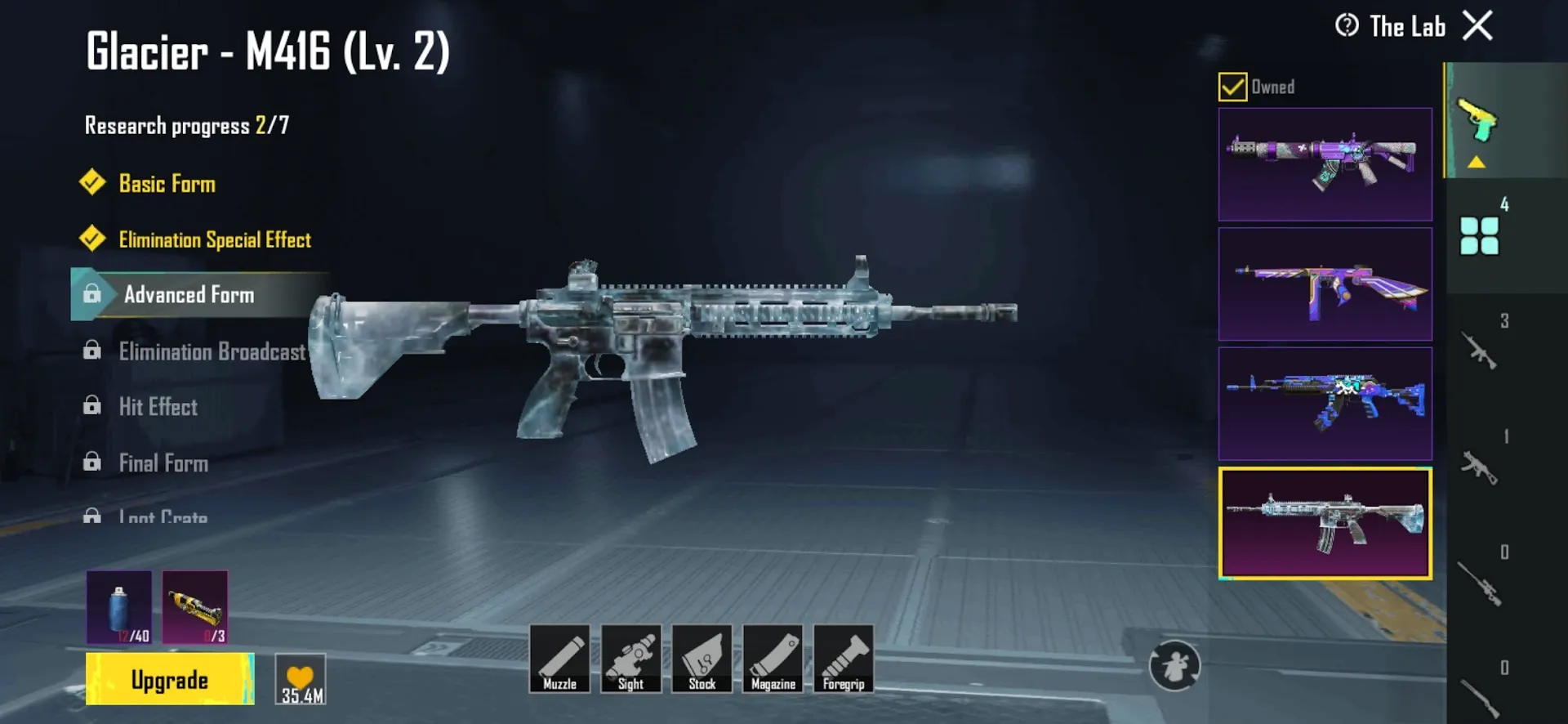Open the Sight attachment slot
This screenshot has width=1568, height=724.
pyautogui.click(x=631, y=660)
